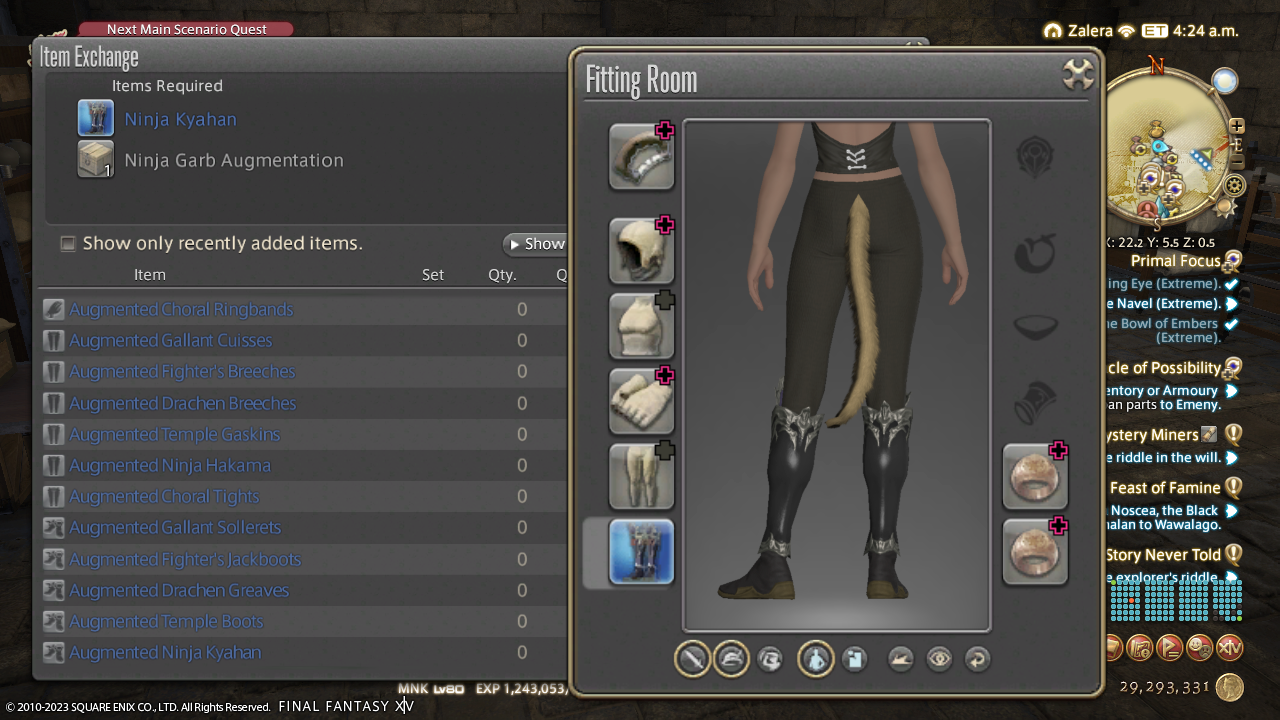
Task: Click the Ninja Kyahan required item icon
Action: pos(96,119)
